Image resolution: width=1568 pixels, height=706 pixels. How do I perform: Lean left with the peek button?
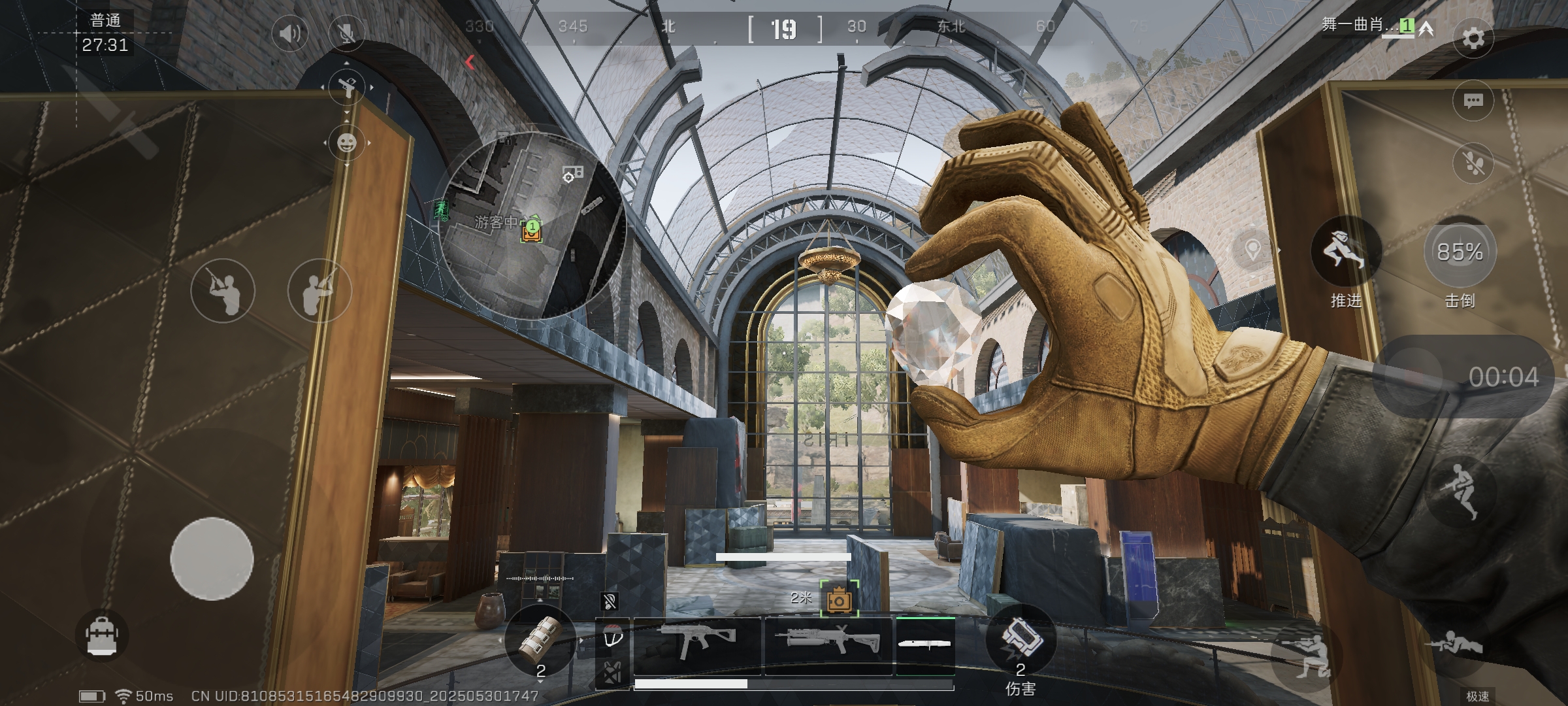pos(222,290)
